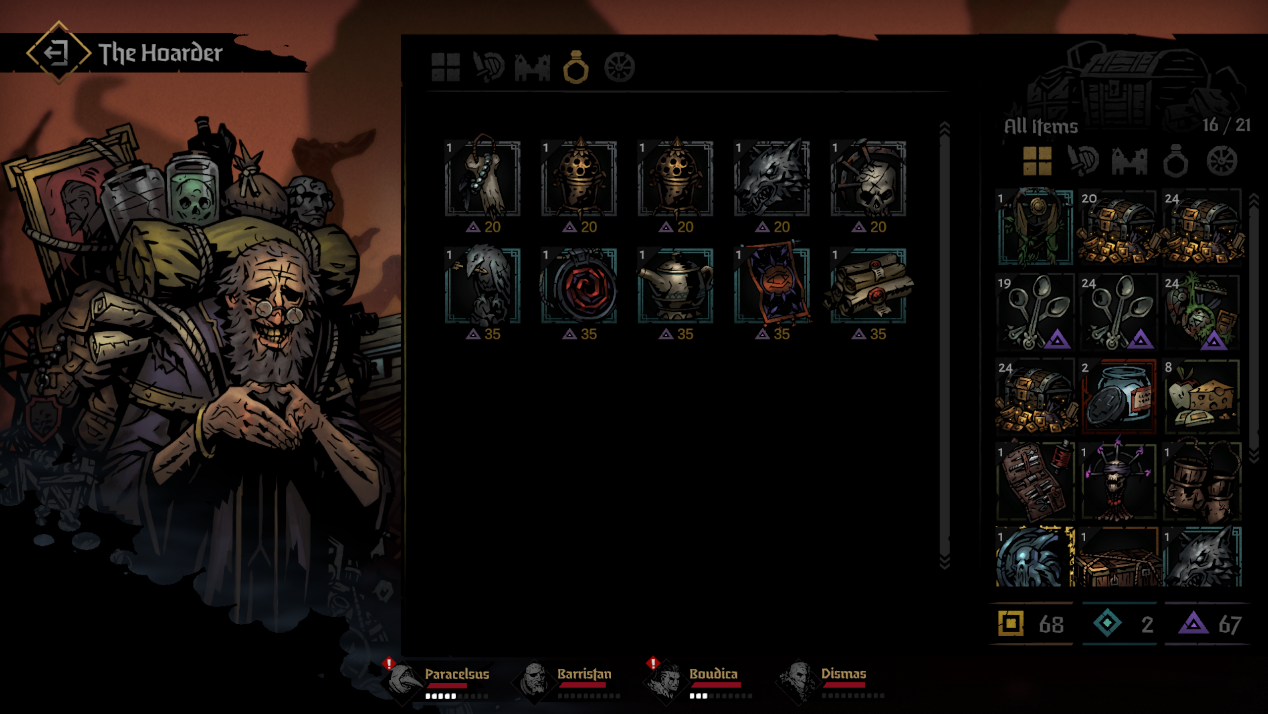1268x714 pixels.
Task: Select the blue jar item in inventory
Action: tap(1119, 397)
